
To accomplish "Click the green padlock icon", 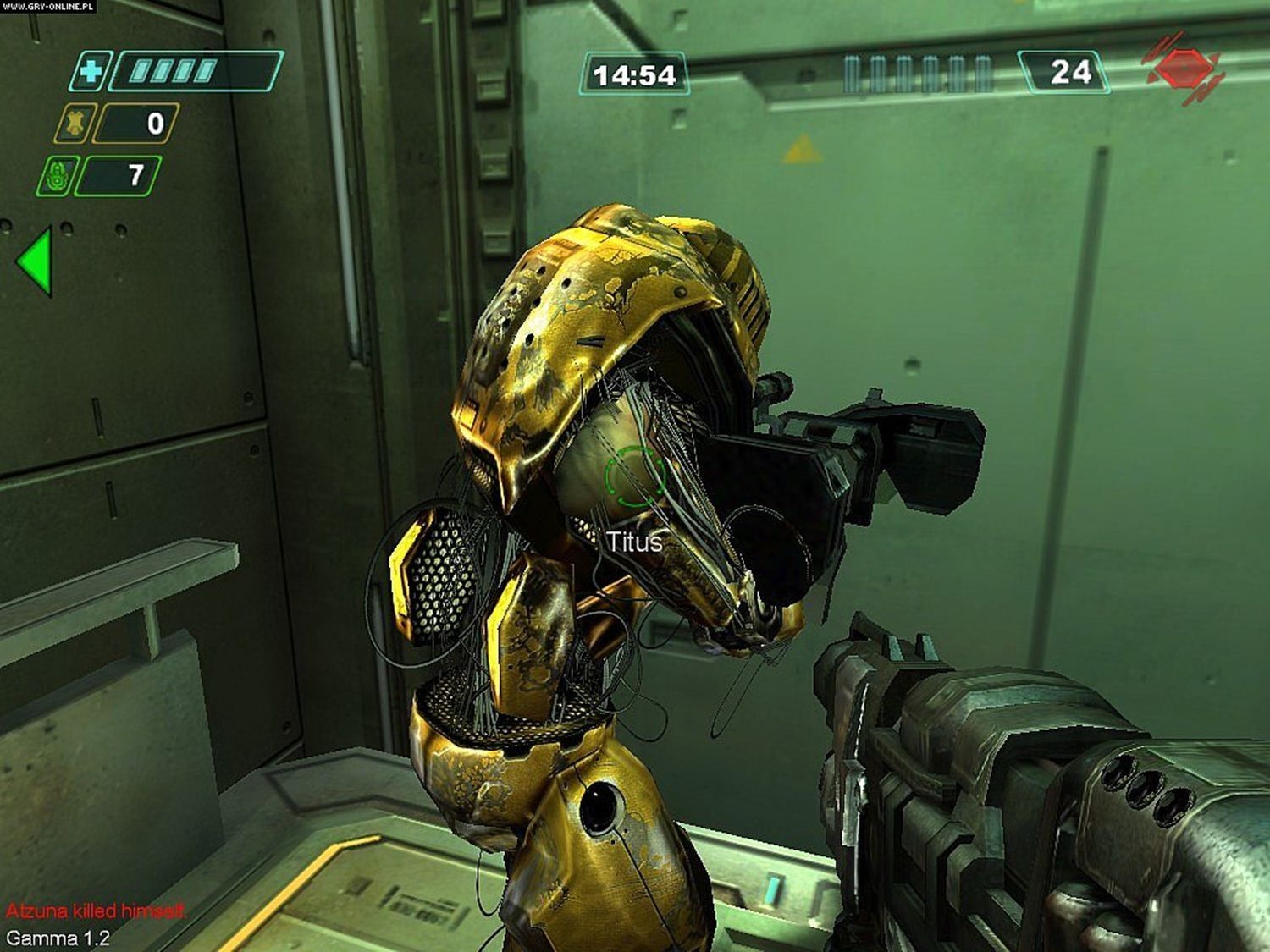I will (x=56, y=176).
